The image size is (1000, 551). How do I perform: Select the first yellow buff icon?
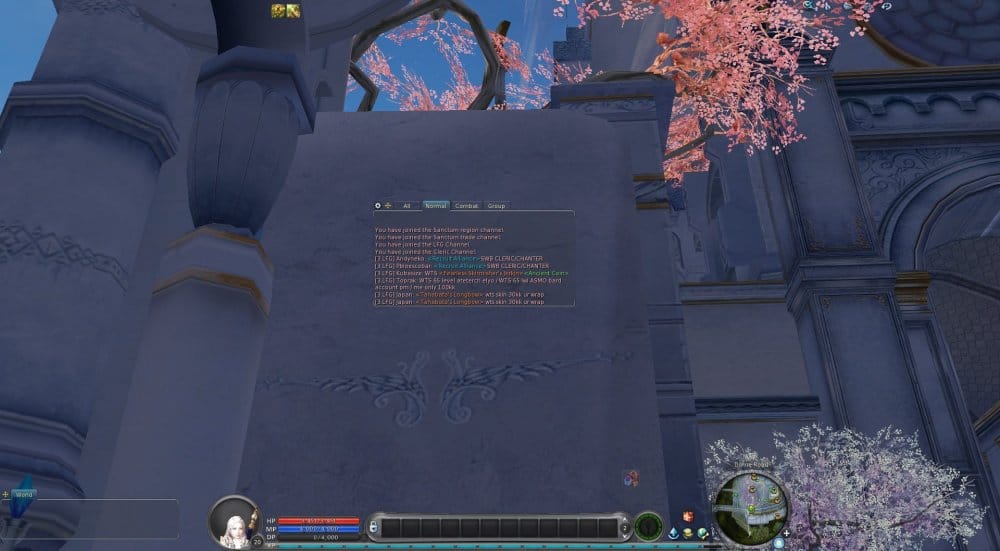278,11
